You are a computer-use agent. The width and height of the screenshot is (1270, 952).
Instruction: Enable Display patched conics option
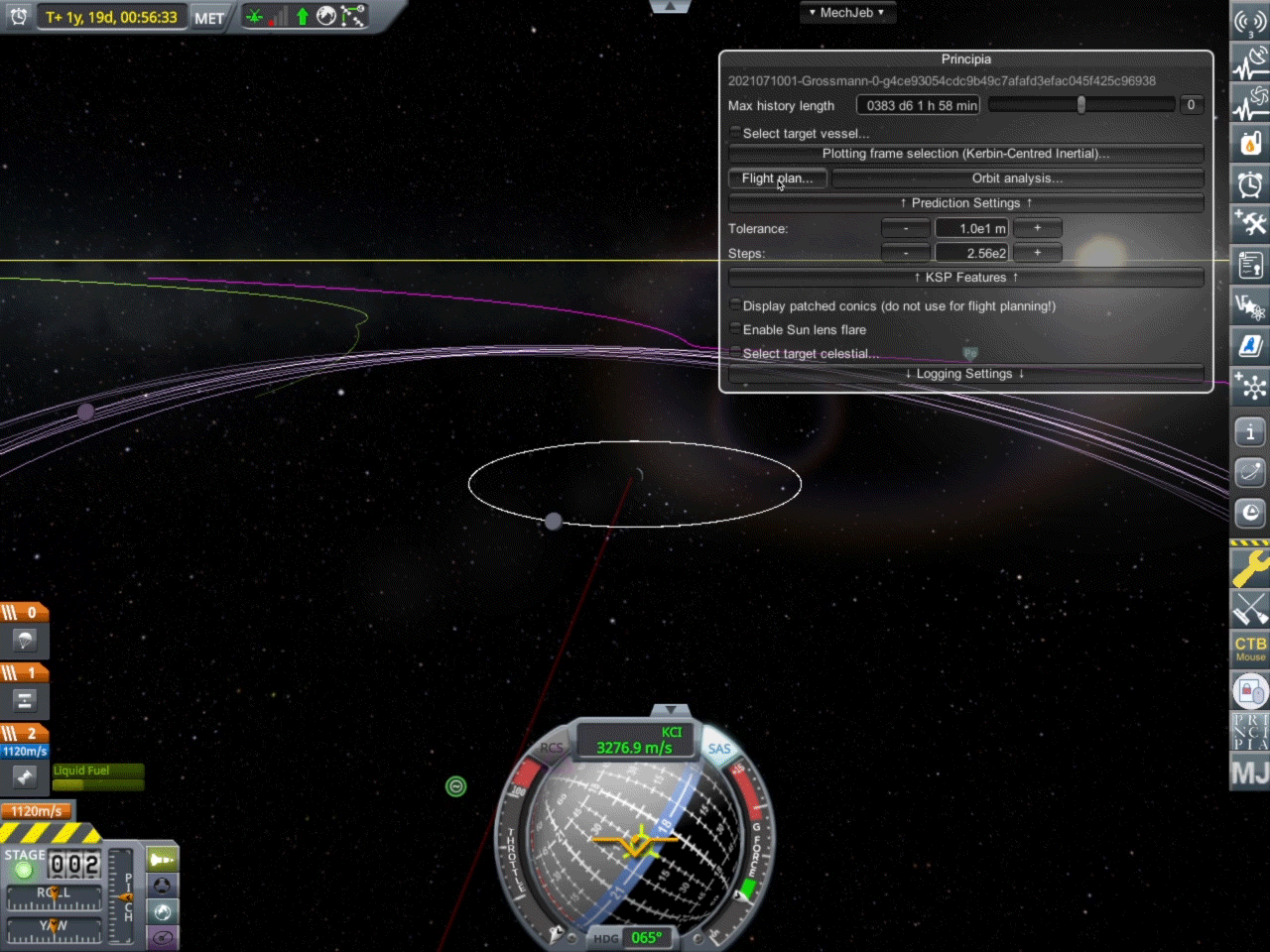735,305
